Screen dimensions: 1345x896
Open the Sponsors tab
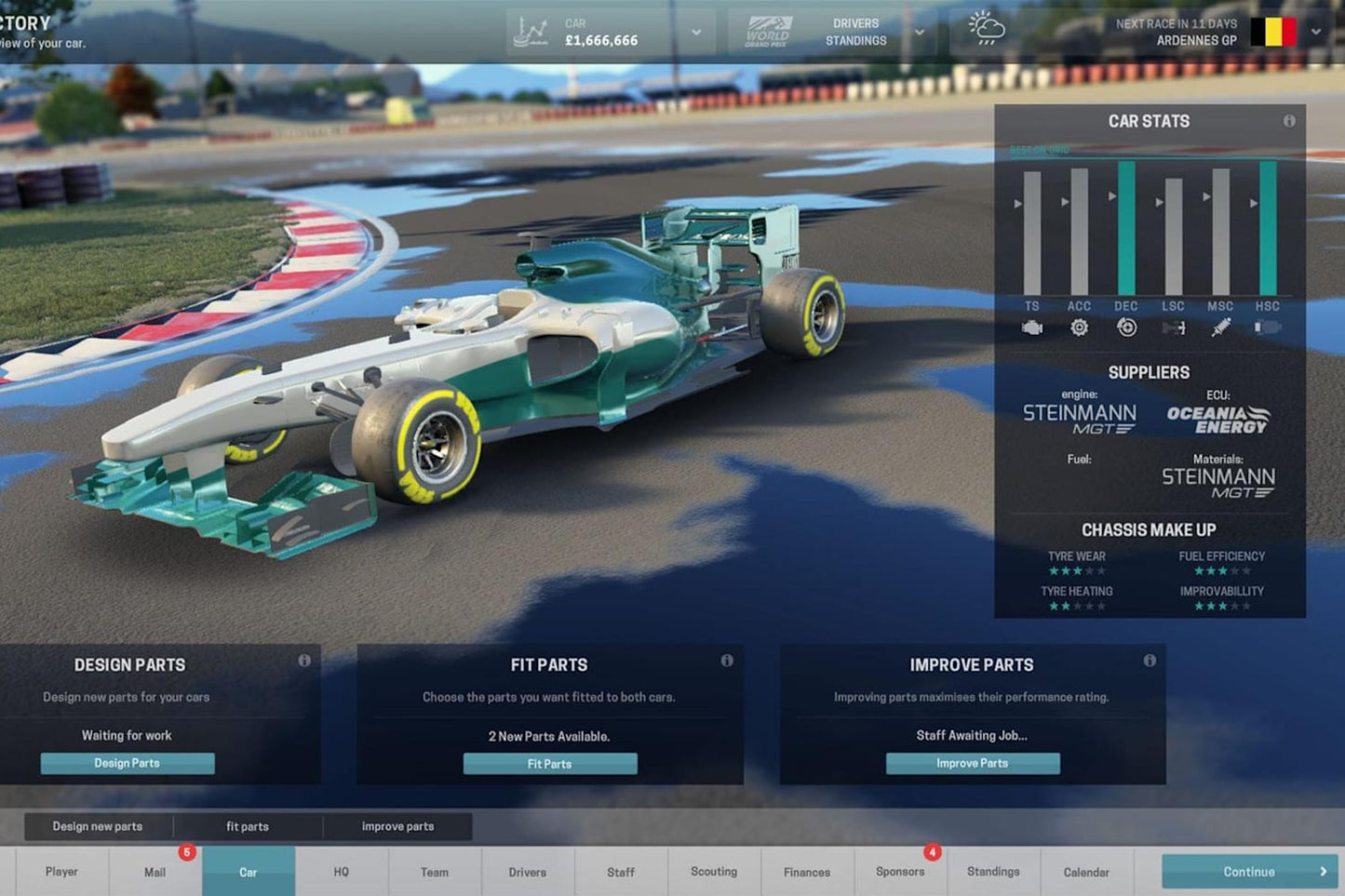point(900,872)
